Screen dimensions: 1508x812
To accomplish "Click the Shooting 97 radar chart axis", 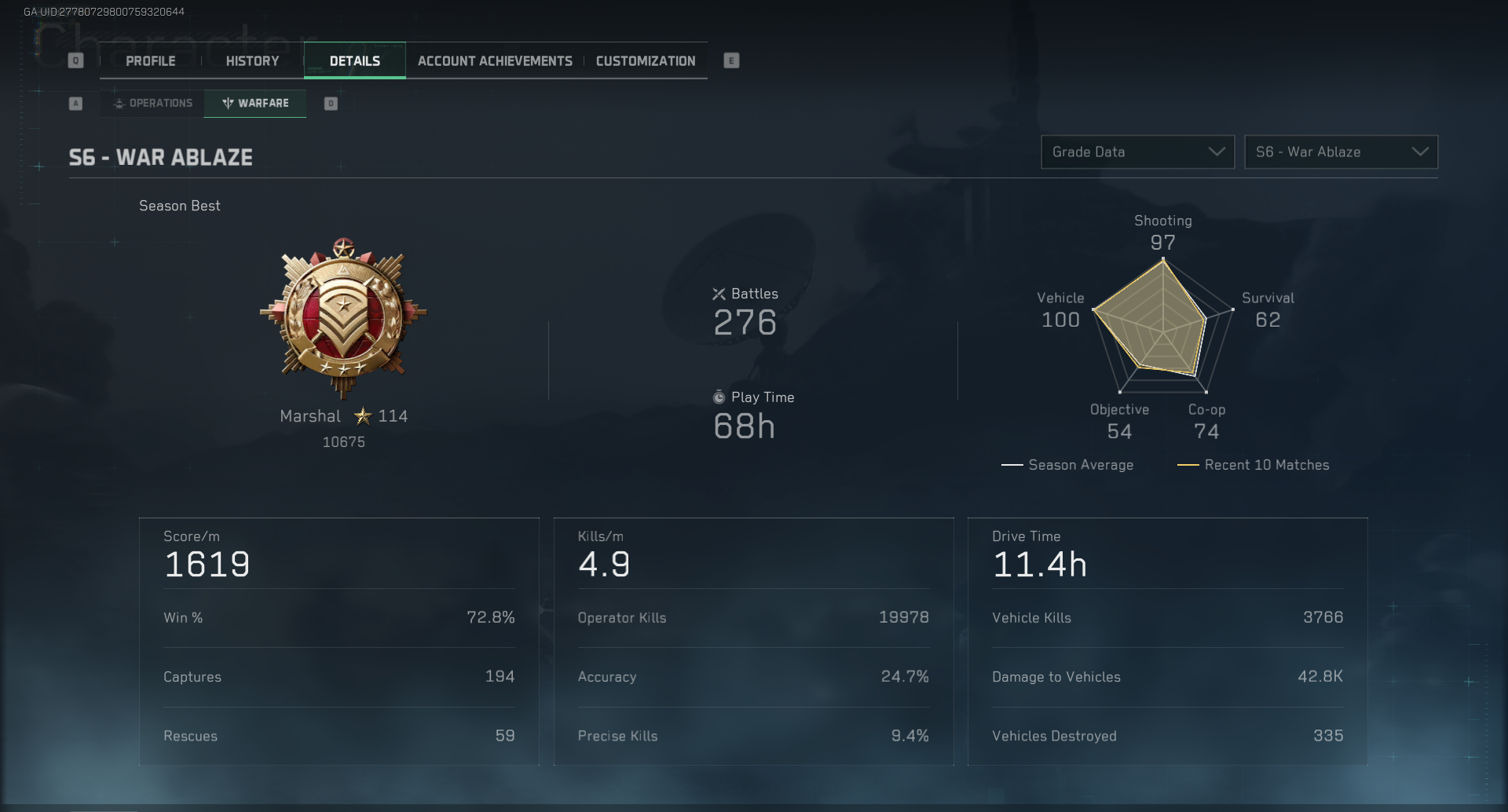I will (1162, 233).
